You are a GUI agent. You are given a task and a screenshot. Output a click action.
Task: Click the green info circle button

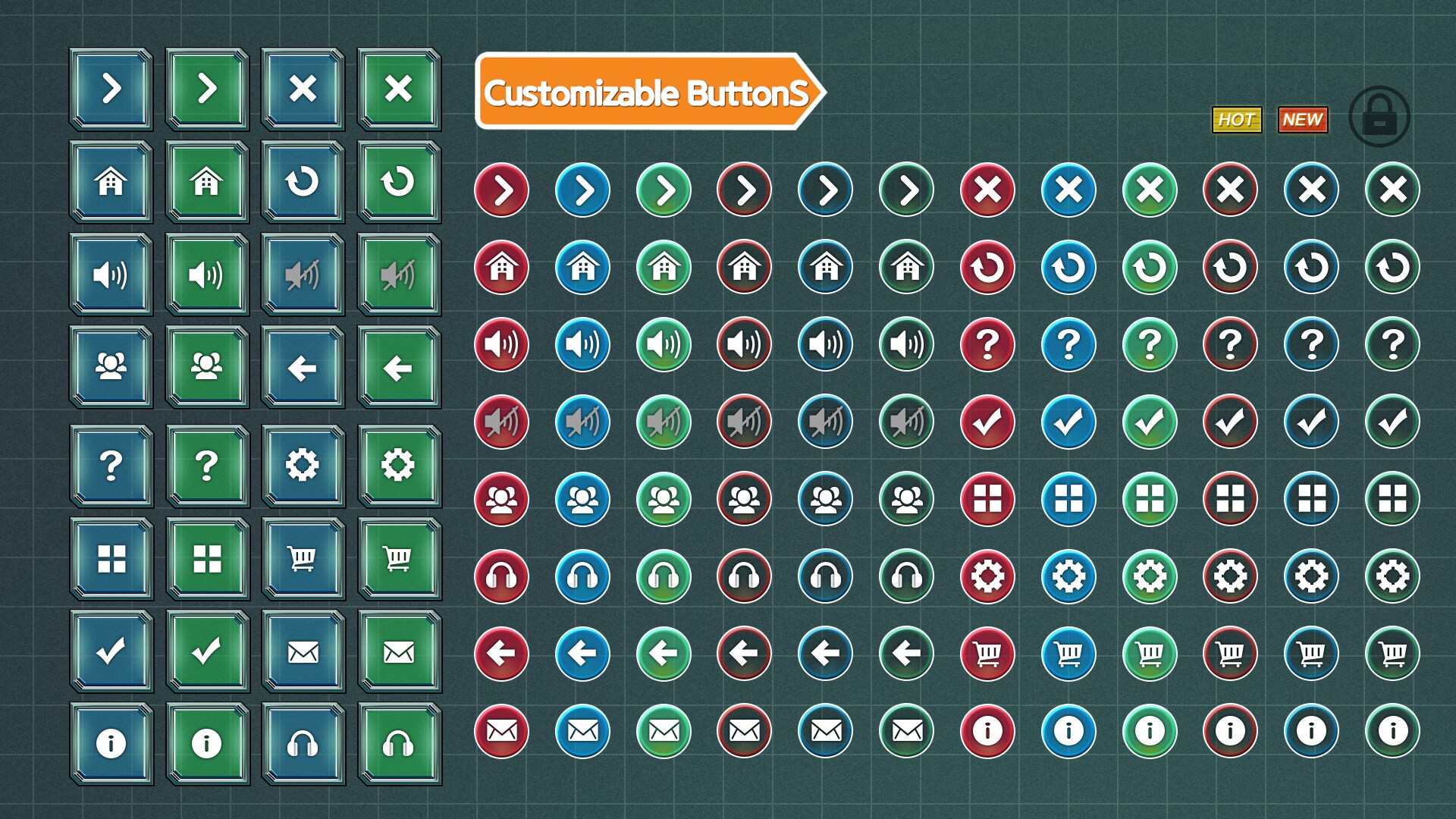[1150, 731]
